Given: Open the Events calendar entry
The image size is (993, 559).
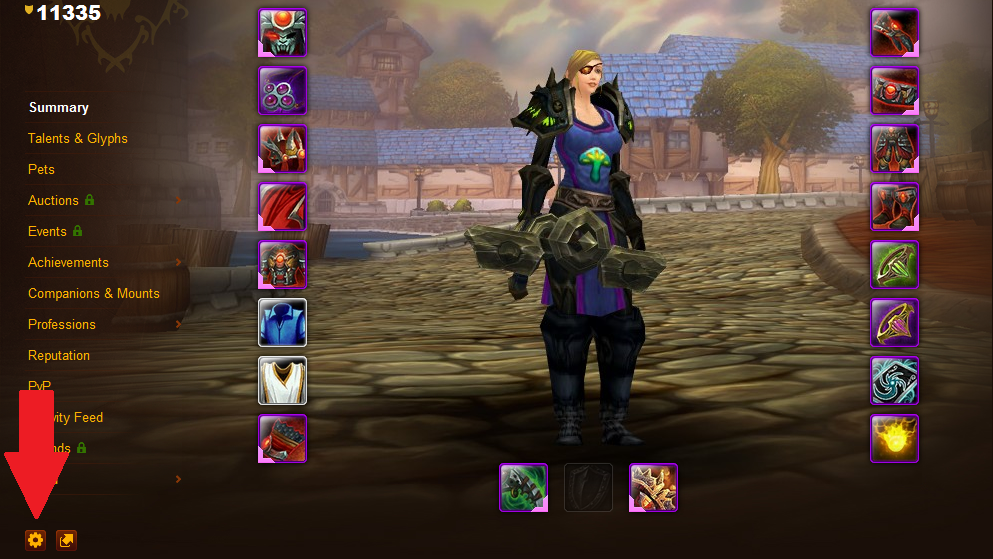Looking at the screenshot, I should (48, 232).
